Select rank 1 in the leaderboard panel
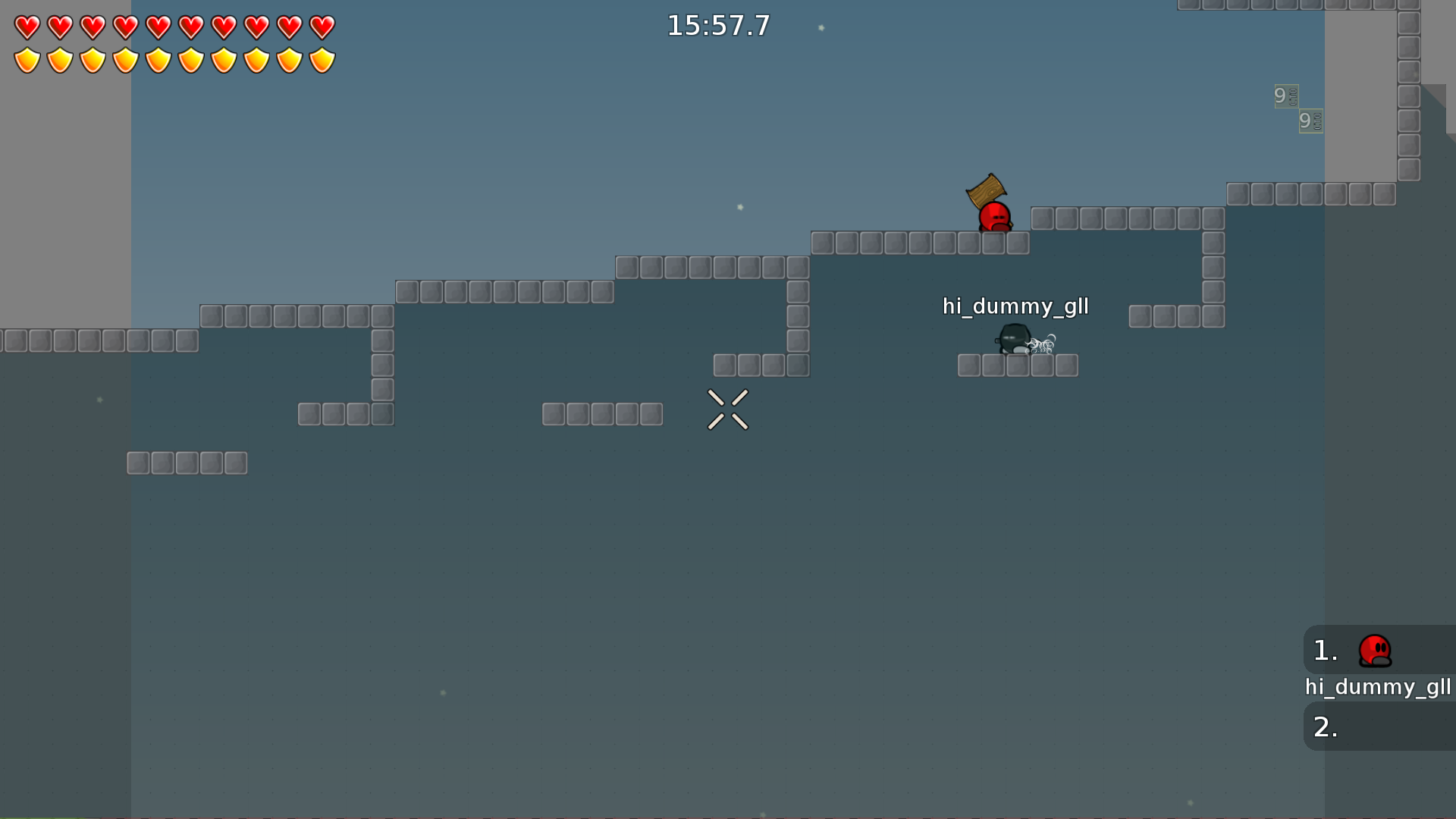1456x819 pixels. [x=1324, y=649]
